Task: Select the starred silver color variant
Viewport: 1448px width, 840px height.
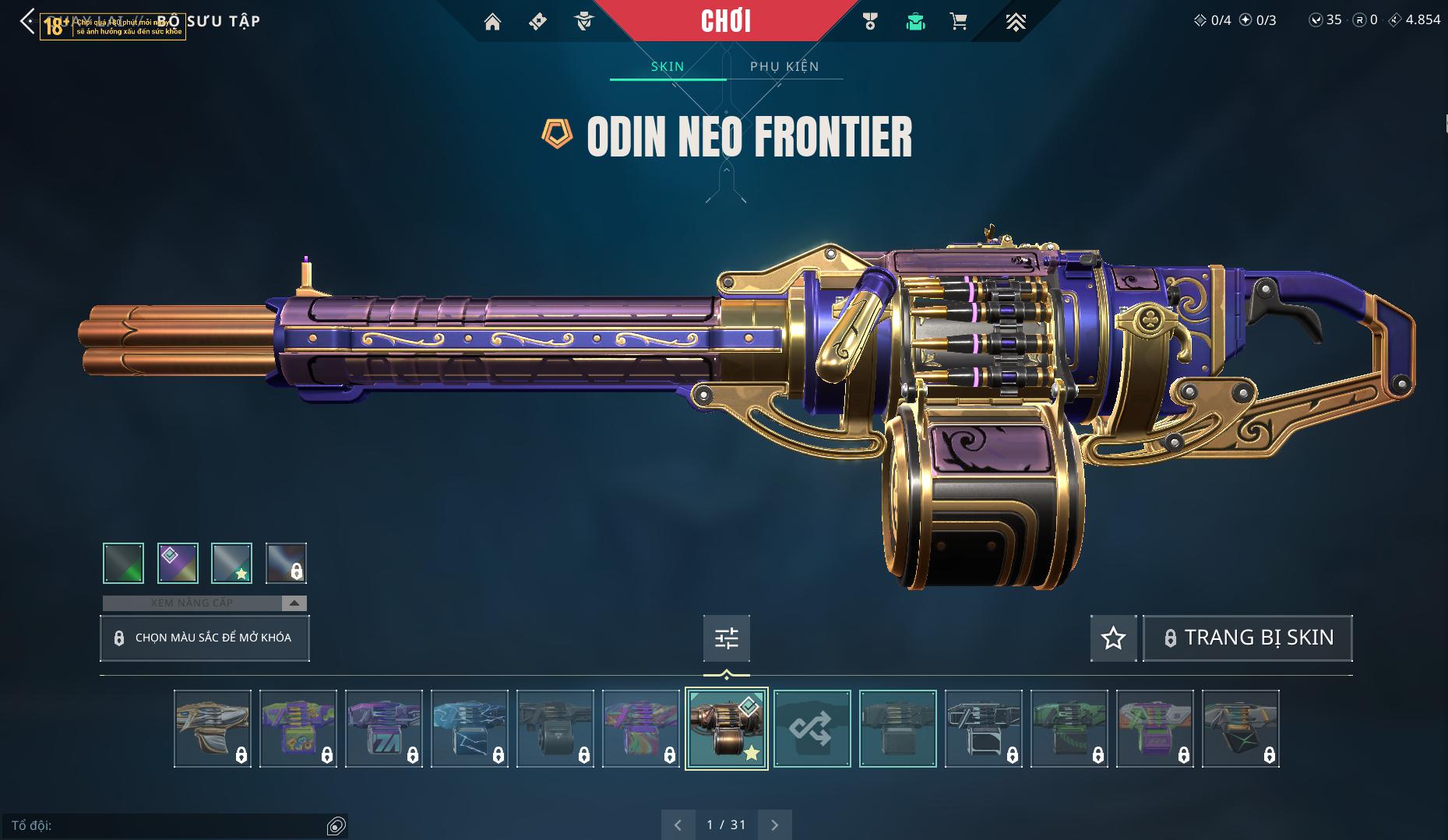Action: tap(231, 563)
